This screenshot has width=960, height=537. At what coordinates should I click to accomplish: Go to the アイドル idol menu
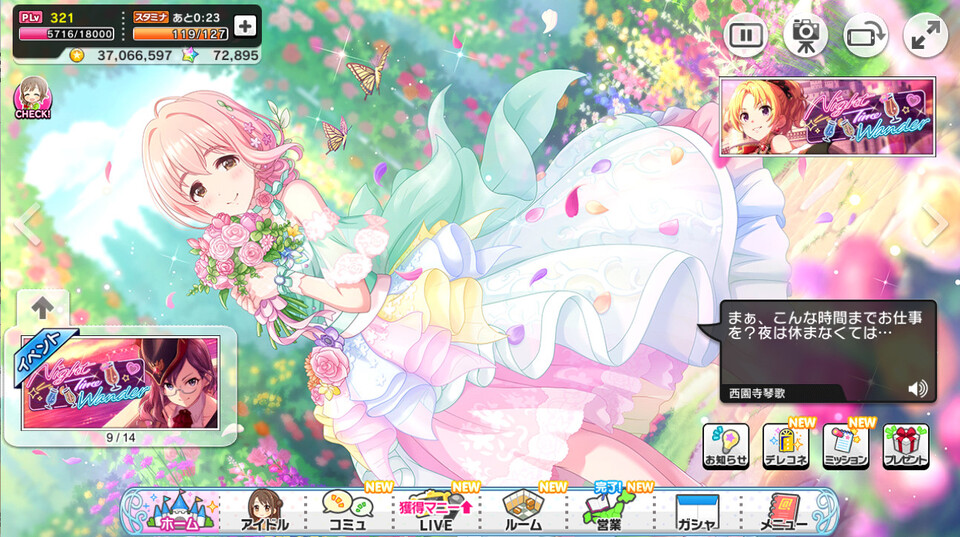click(264, 511)
